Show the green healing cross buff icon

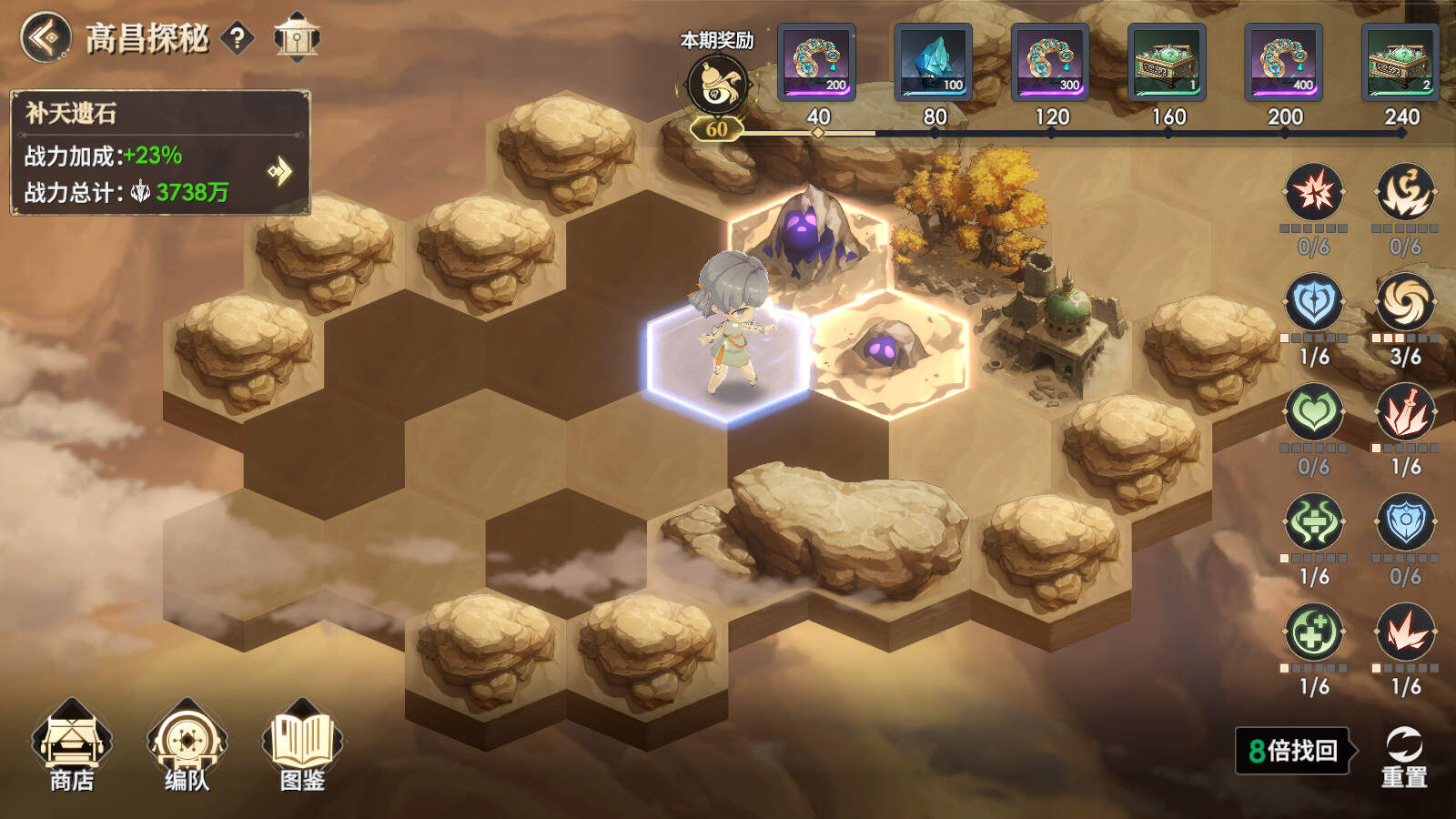click(x=1314, y=632)
